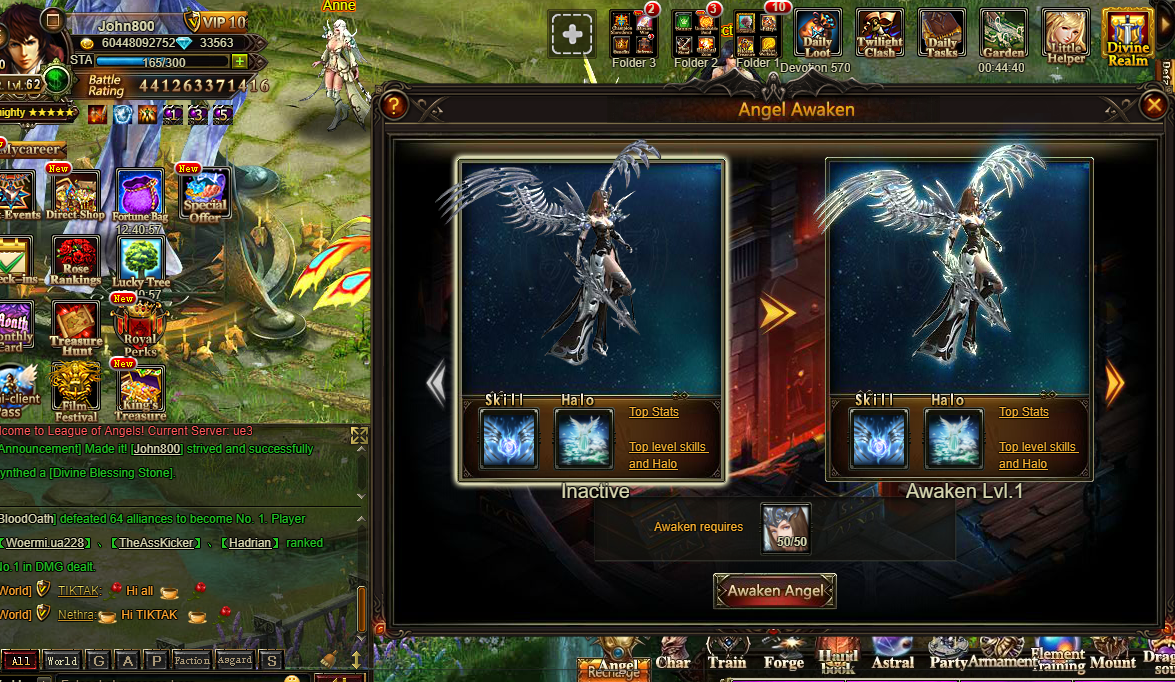1175x682 pixels.
Task: Open Treasure Hunt
Action: coord(76,328)
